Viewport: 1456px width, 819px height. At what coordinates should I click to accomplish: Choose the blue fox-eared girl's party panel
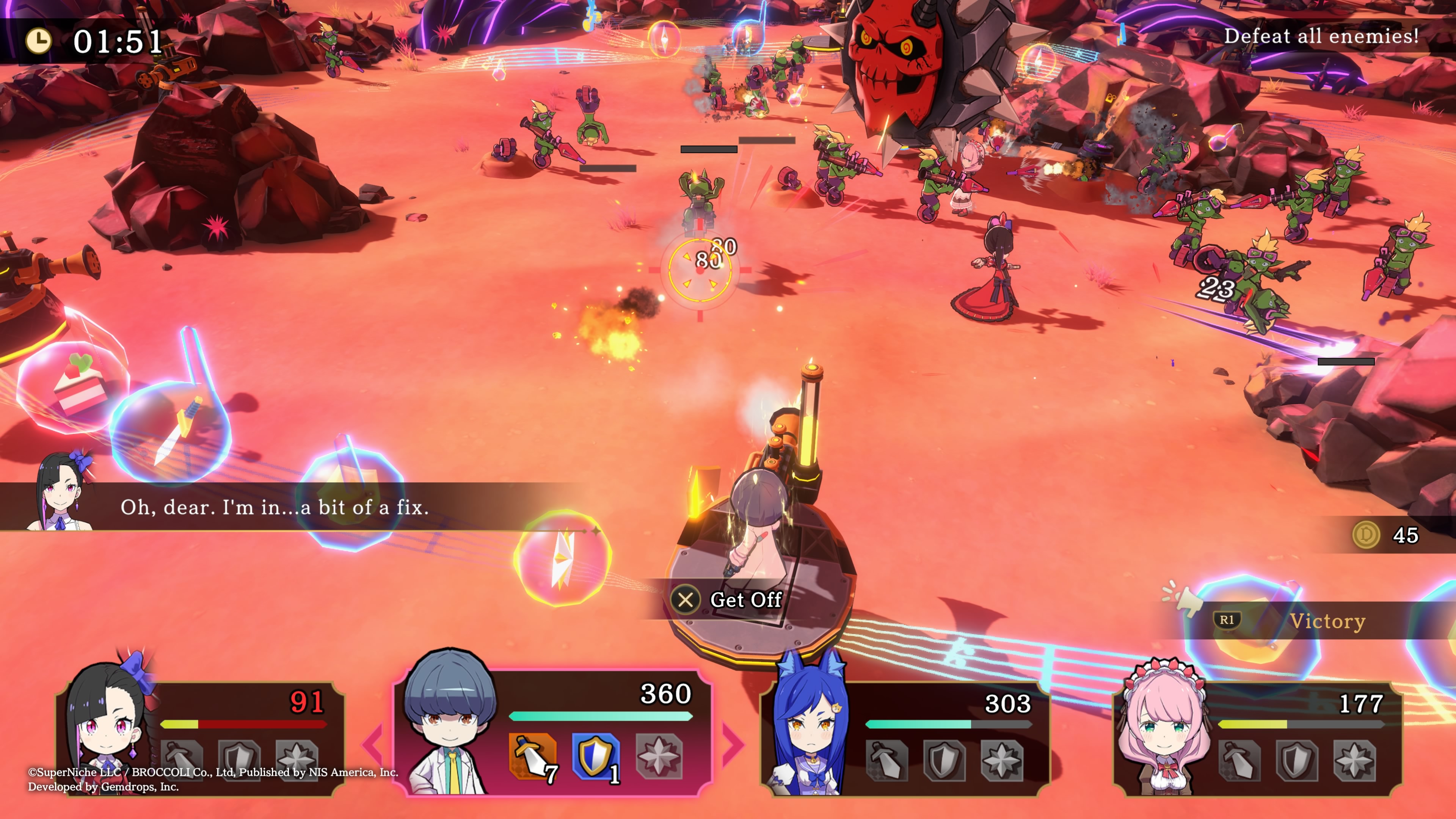click(904, 737)
